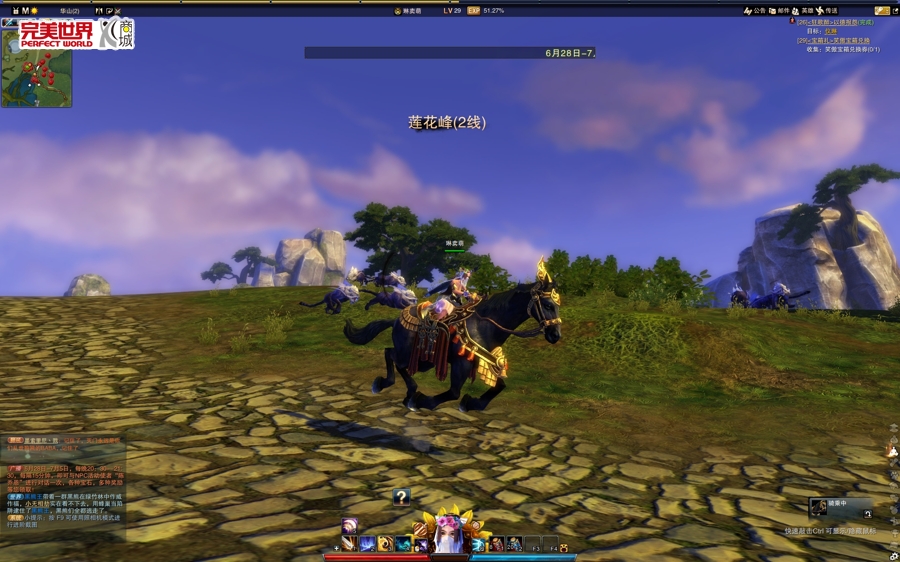Use the blue lightning skill in slot 2
Screen dimensions: 900x562
click(x=367, y=544)
